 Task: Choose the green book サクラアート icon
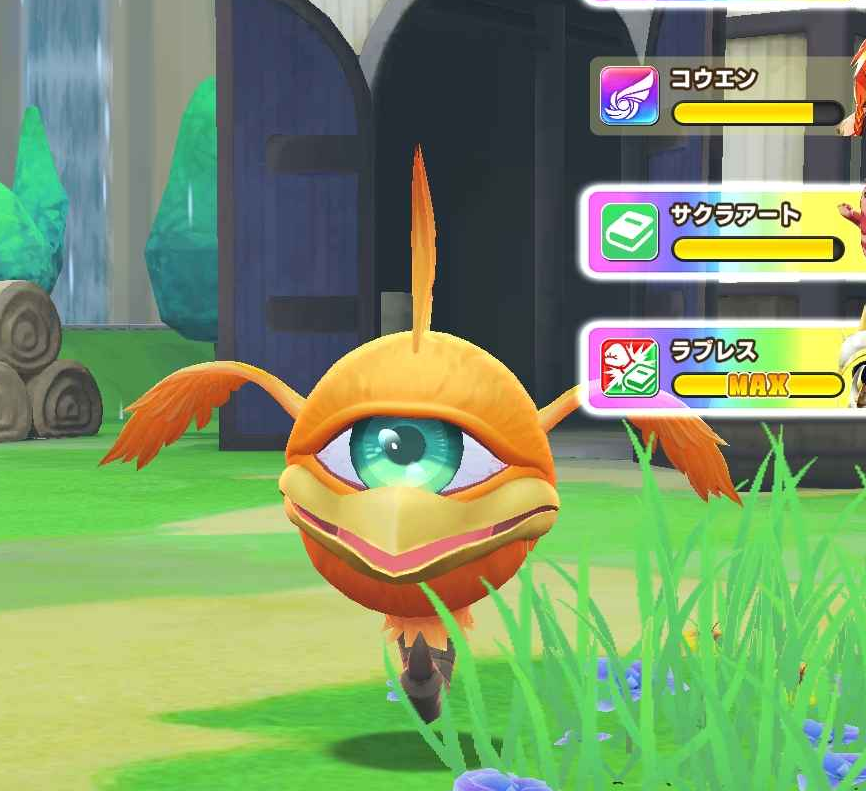(x=629, y=232)
